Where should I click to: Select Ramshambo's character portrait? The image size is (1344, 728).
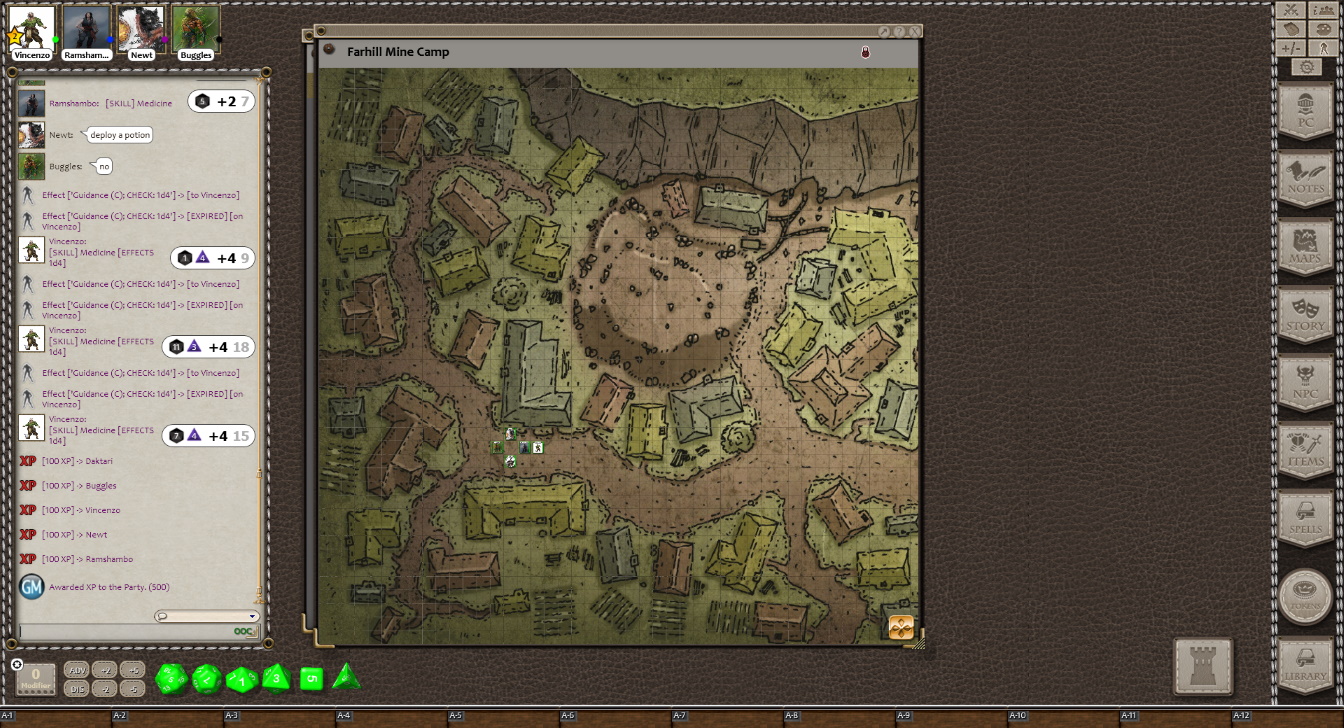coord(86,28)
